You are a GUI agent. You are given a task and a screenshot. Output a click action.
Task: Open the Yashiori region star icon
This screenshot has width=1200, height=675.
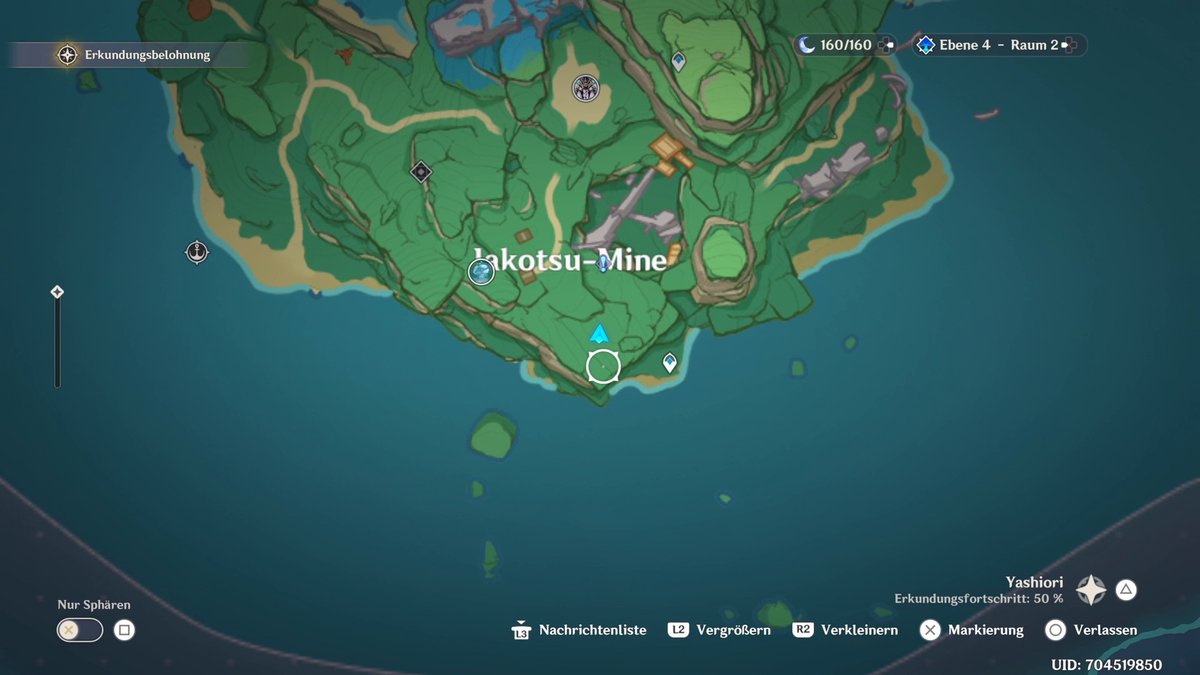[x=1090, y=590]
